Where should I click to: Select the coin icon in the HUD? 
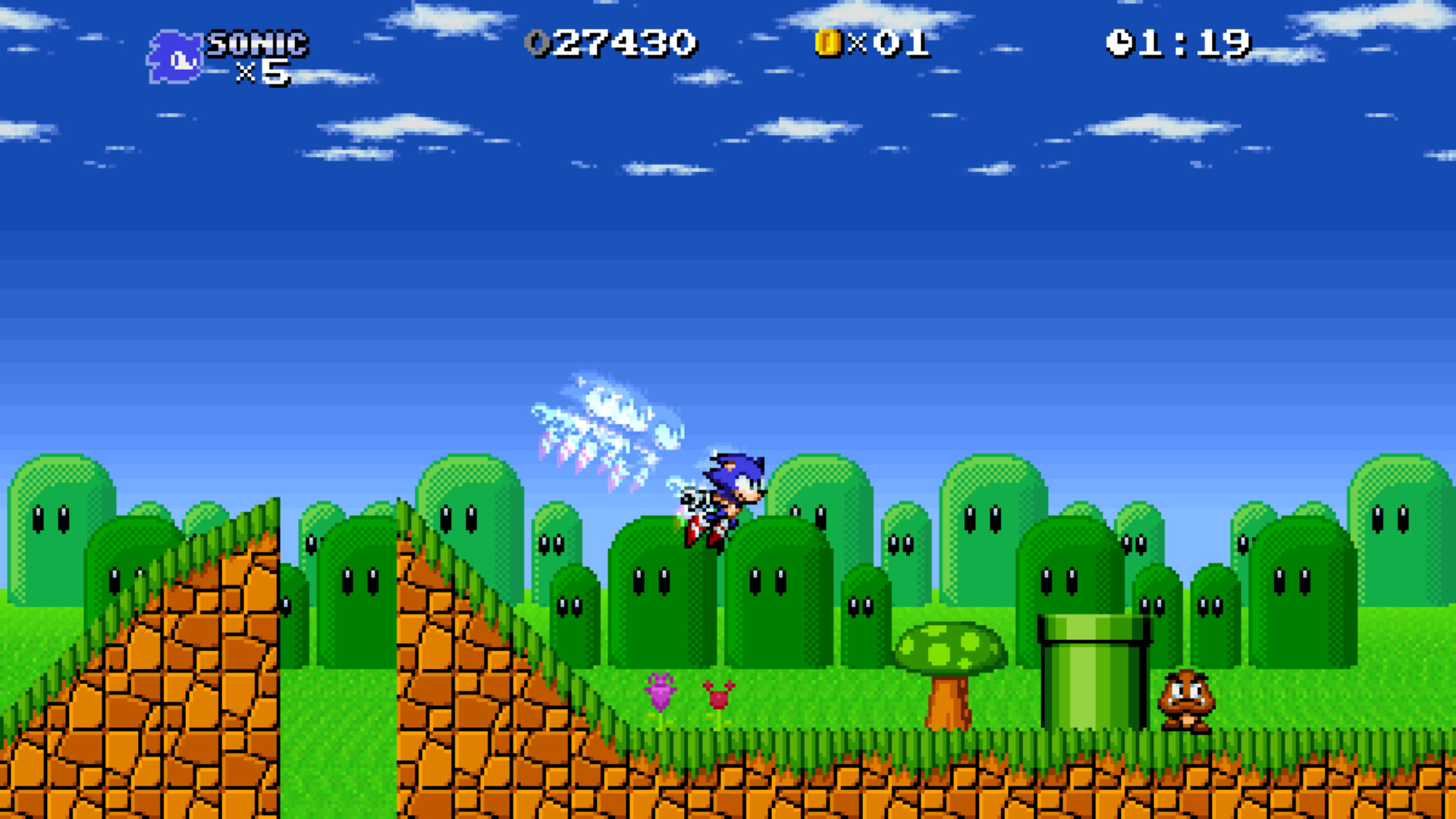[827, 43]
